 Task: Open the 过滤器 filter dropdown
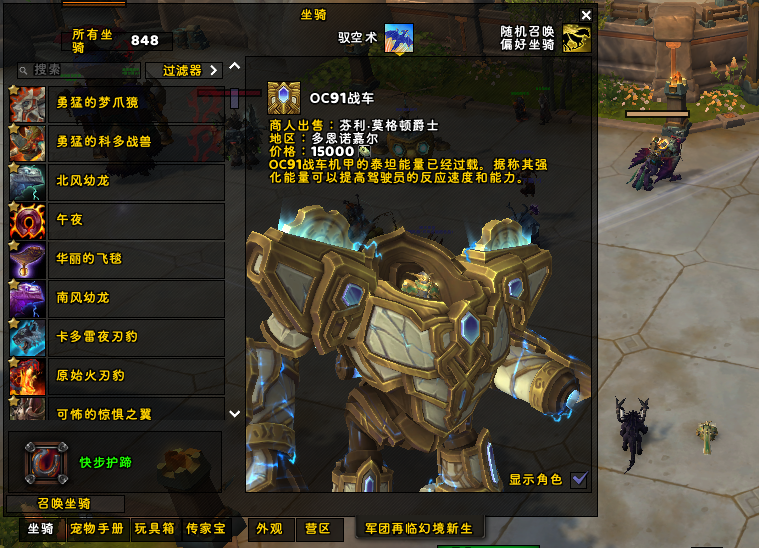point(183,71)
